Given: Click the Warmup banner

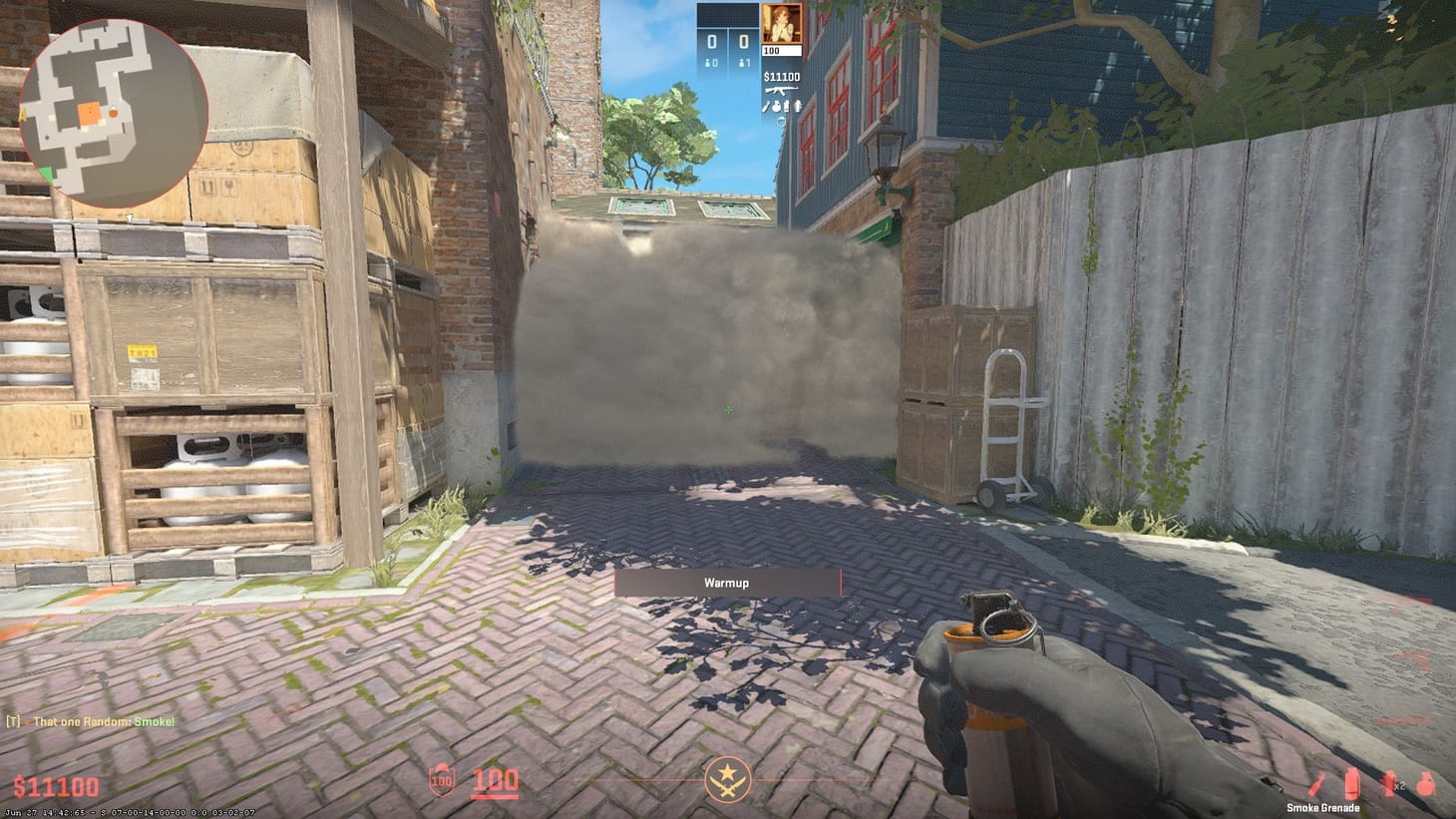Looking at the screenshot, I should click(x=727, y=583).
